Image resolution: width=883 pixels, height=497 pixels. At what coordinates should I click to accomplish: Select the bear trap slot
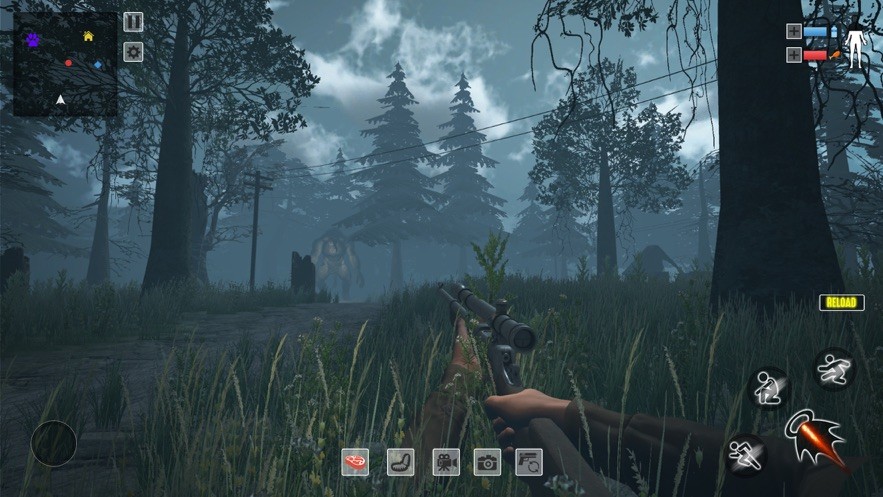tap(400, 461)
